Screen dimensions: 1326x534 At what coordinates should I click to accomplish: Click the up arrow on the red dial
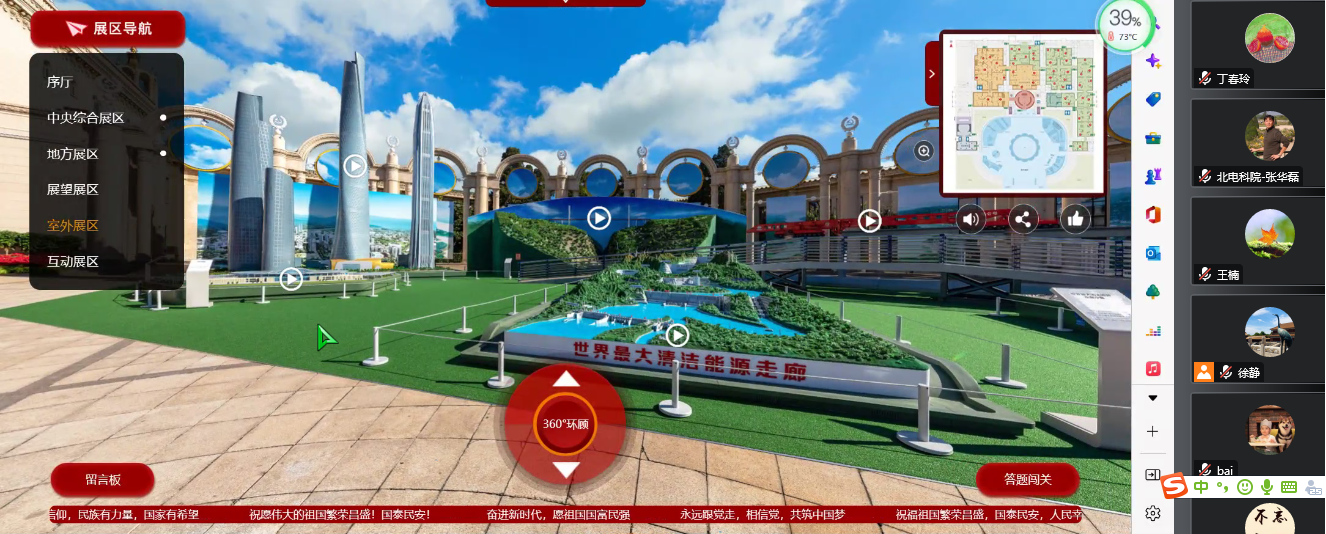point(566,379)
